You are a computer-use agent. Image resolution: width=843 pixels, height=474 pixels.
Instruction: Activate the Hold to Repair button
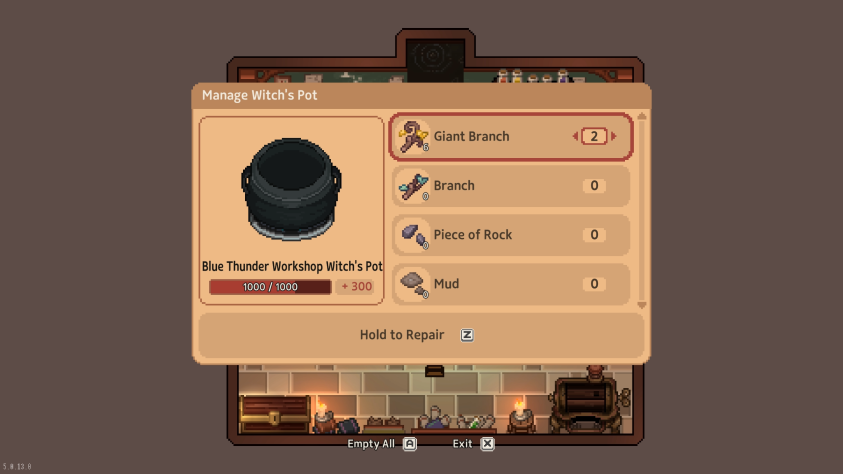click(x=420, y=335)
